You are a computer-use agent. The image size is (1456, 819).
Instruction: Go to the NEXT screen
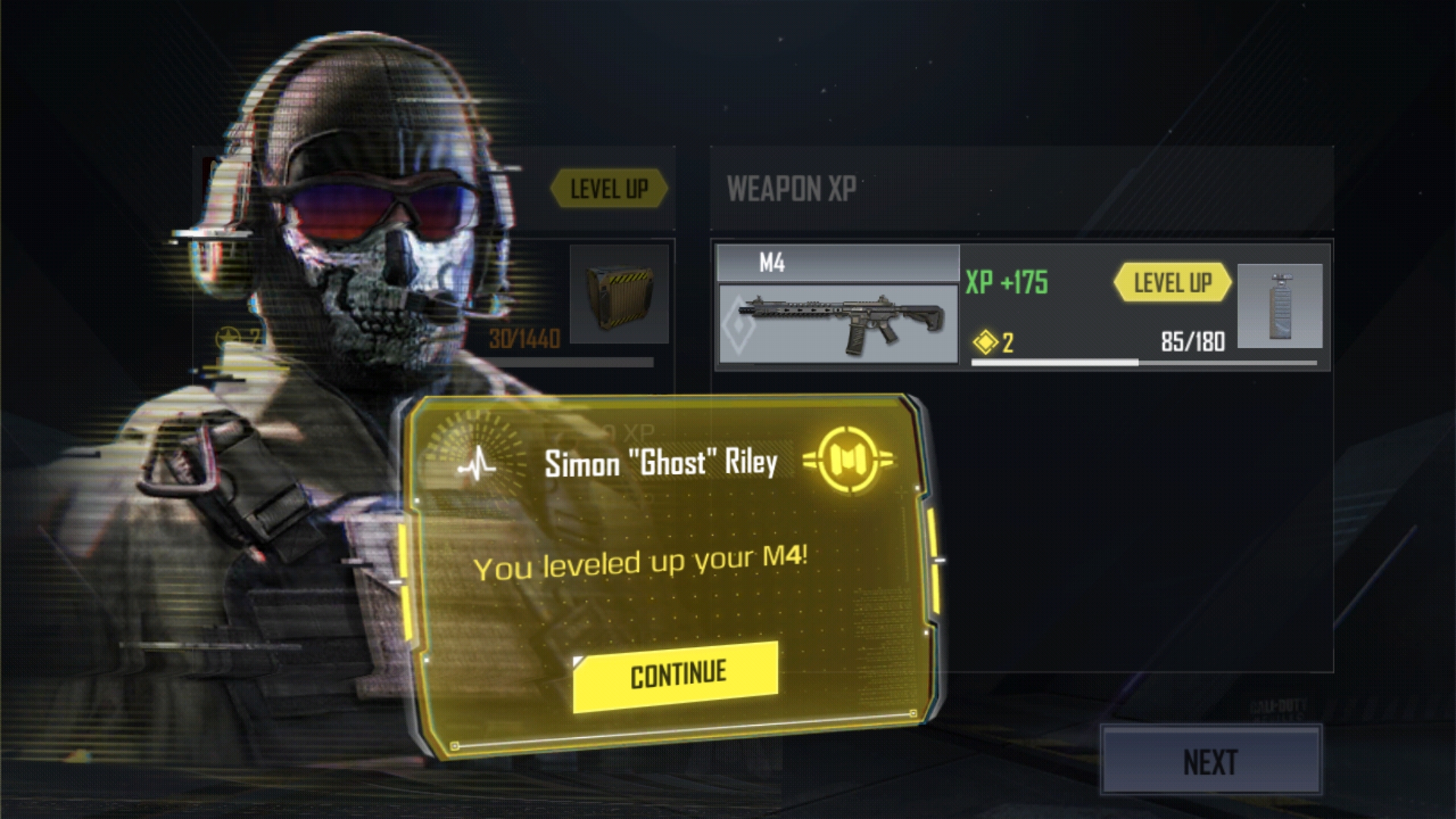tap(1210, 762)
